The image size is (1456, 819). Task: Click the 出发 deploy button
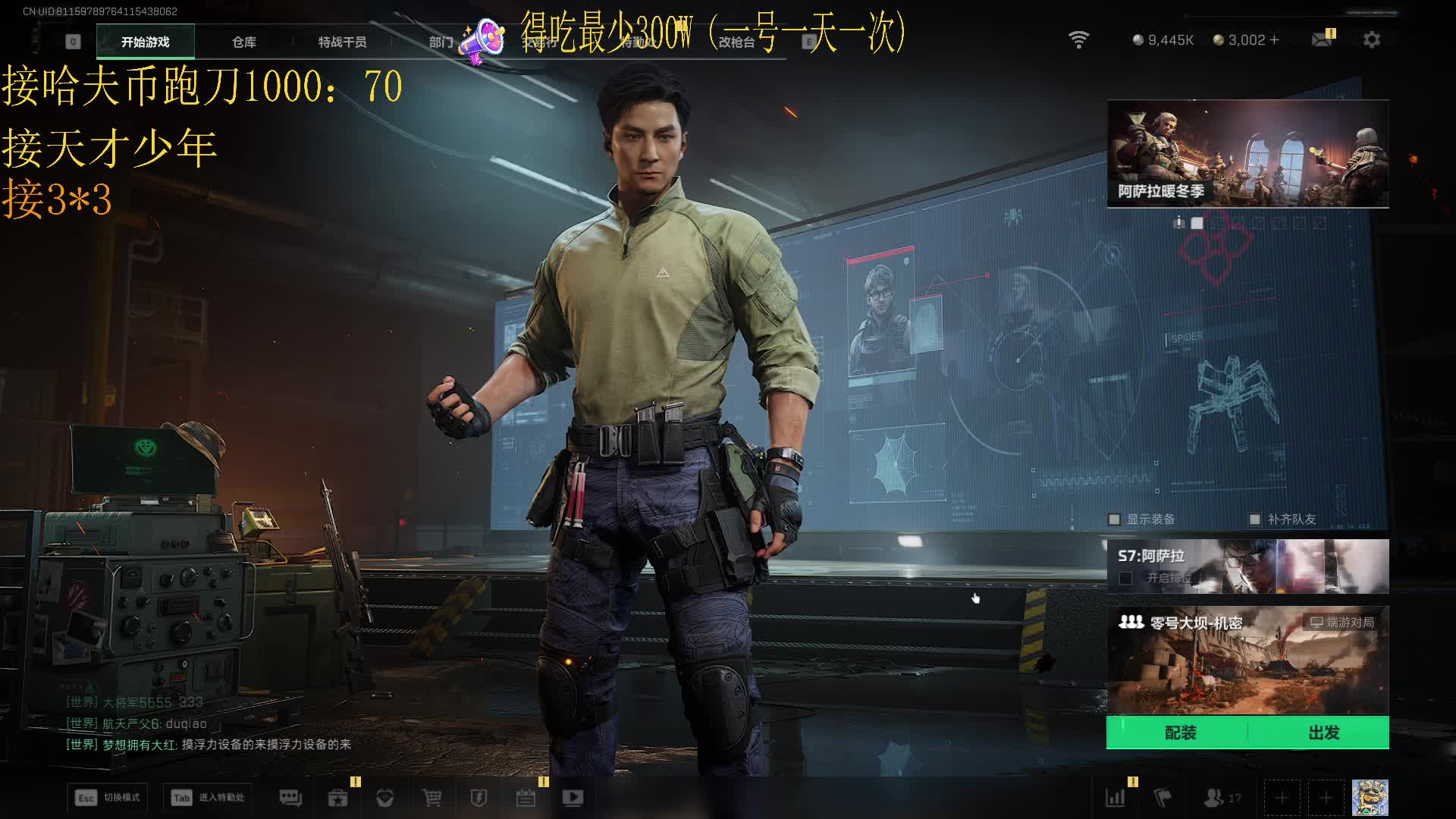[1323, 733]
